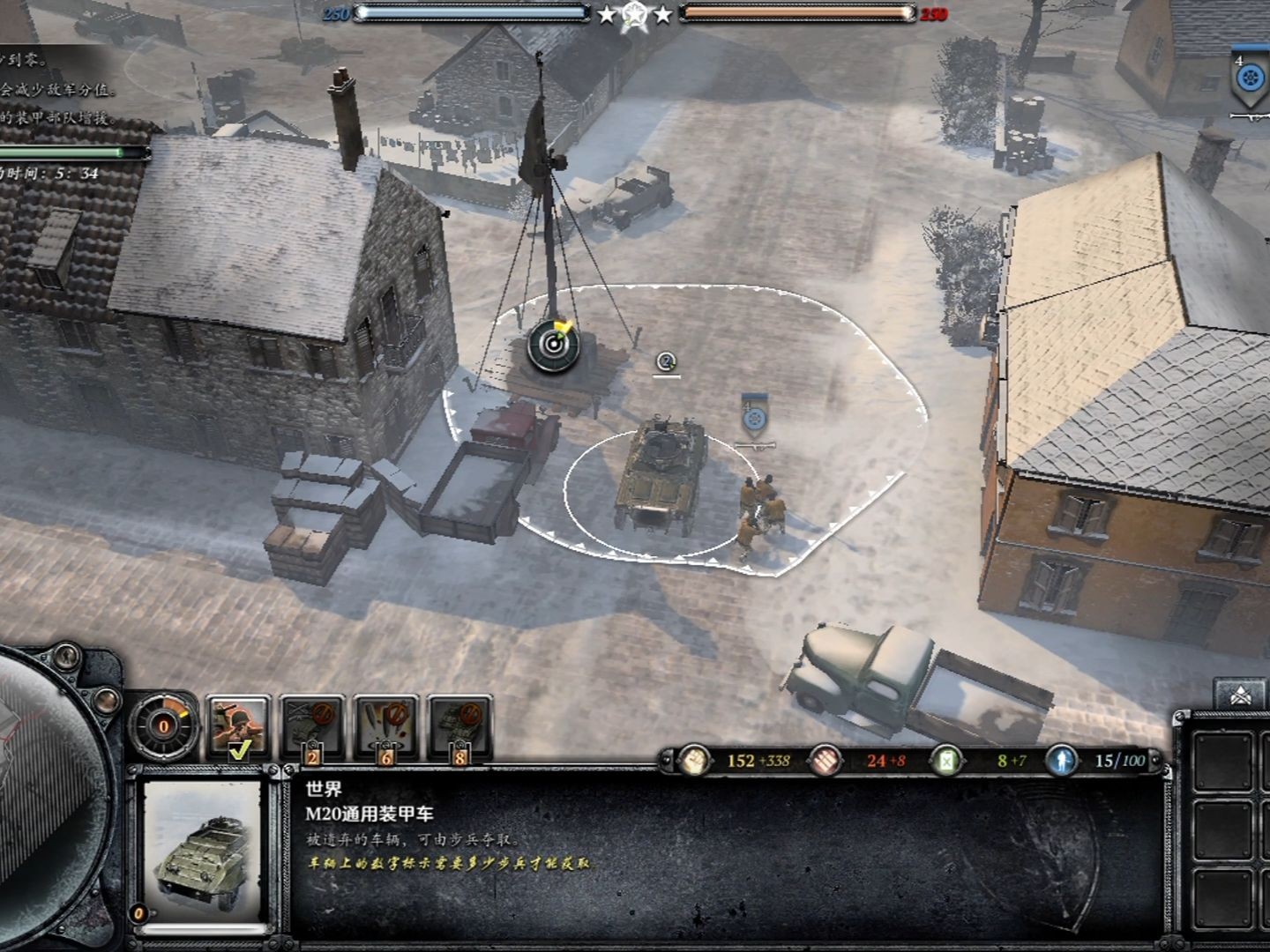This screenshot has height=952, width=1270.
Task: Click the center star on the victory tracker
Action: pos(632,15)
